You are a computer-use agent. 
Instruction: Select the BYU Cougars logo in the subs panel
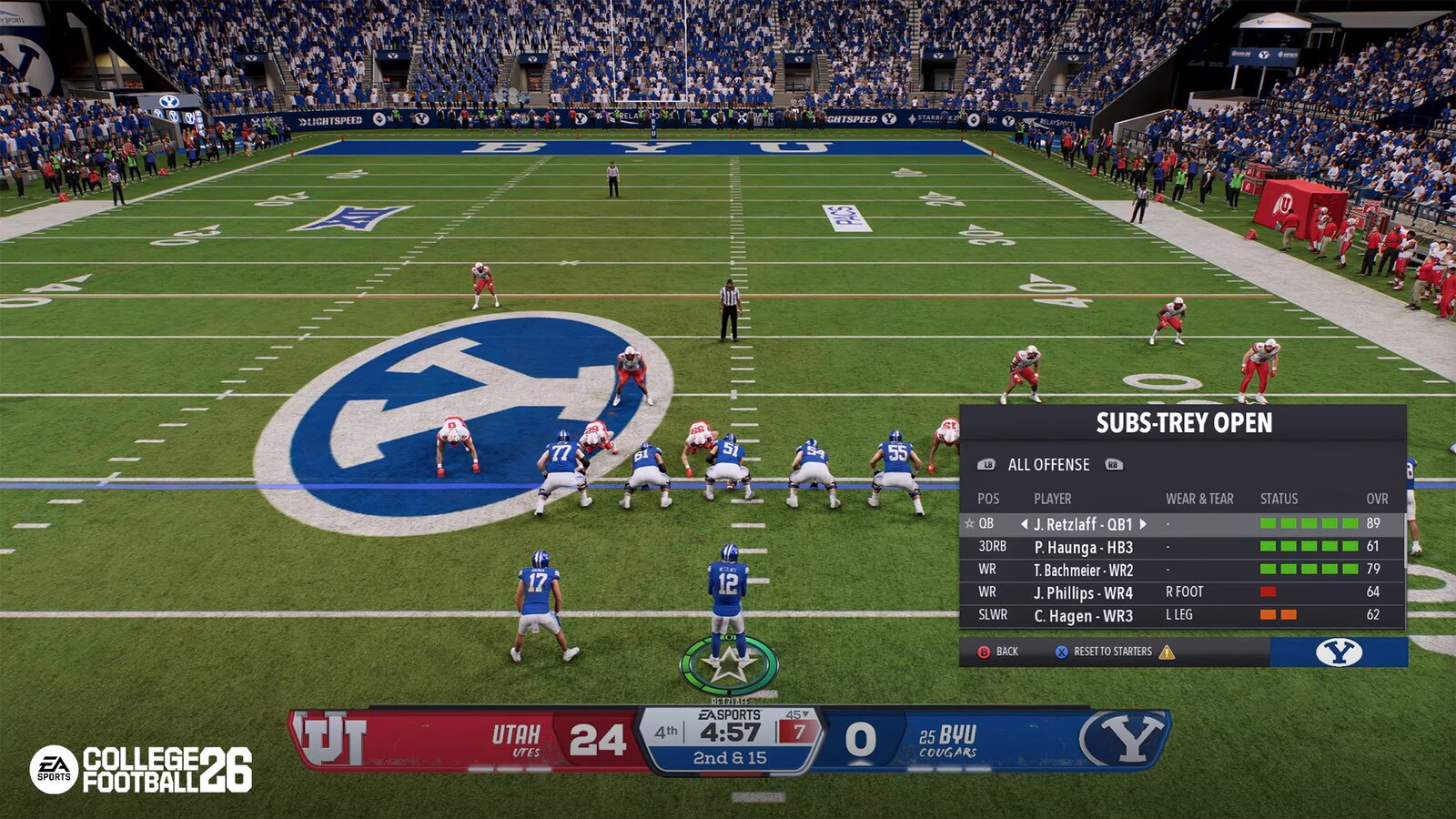tap(1341, 652)
